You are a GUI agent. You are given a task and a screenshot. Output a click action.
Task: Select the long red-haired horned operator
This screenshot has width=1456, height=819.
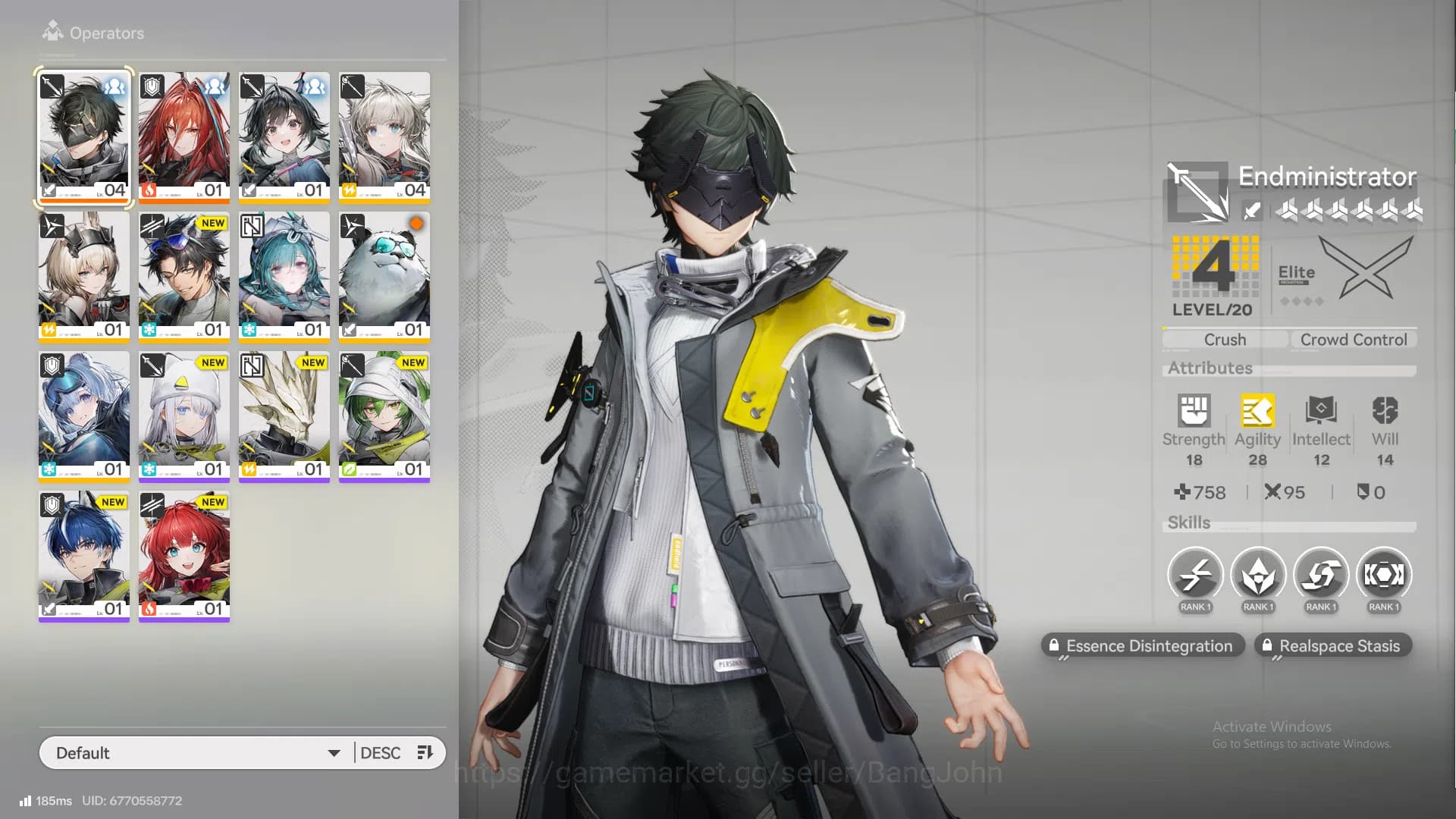click(x=184, y=136)
